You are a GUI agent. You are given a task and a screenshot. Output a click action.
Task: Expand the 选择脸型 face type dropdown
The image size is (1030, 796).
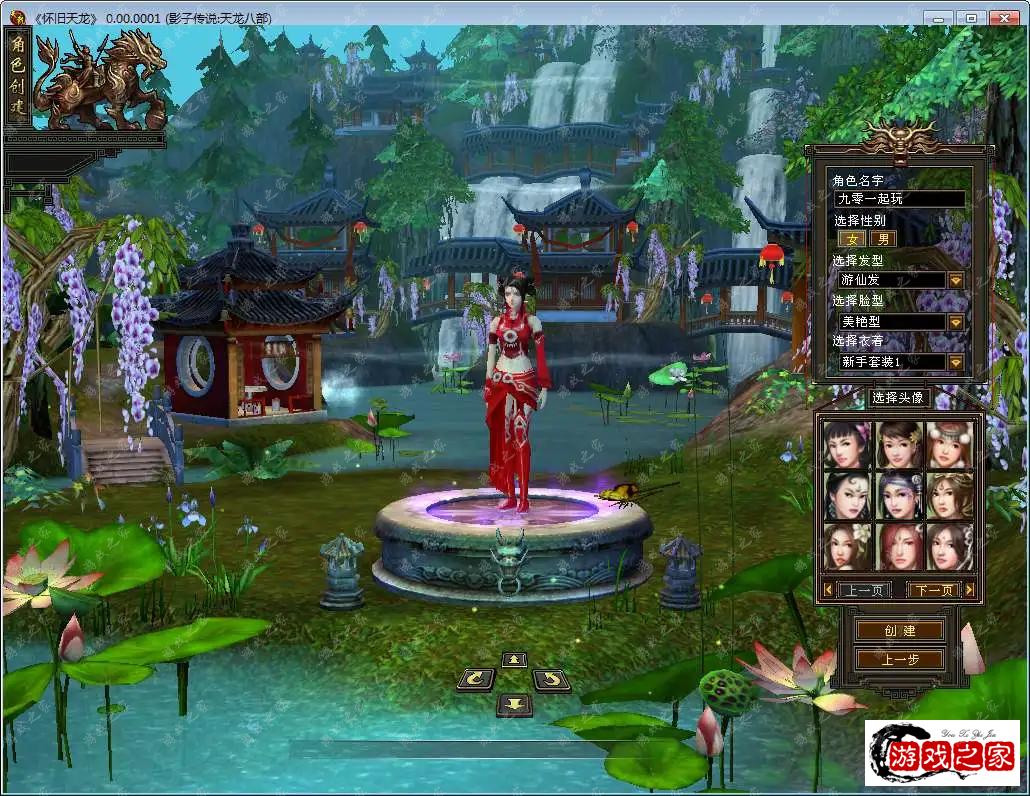[955, 322]
